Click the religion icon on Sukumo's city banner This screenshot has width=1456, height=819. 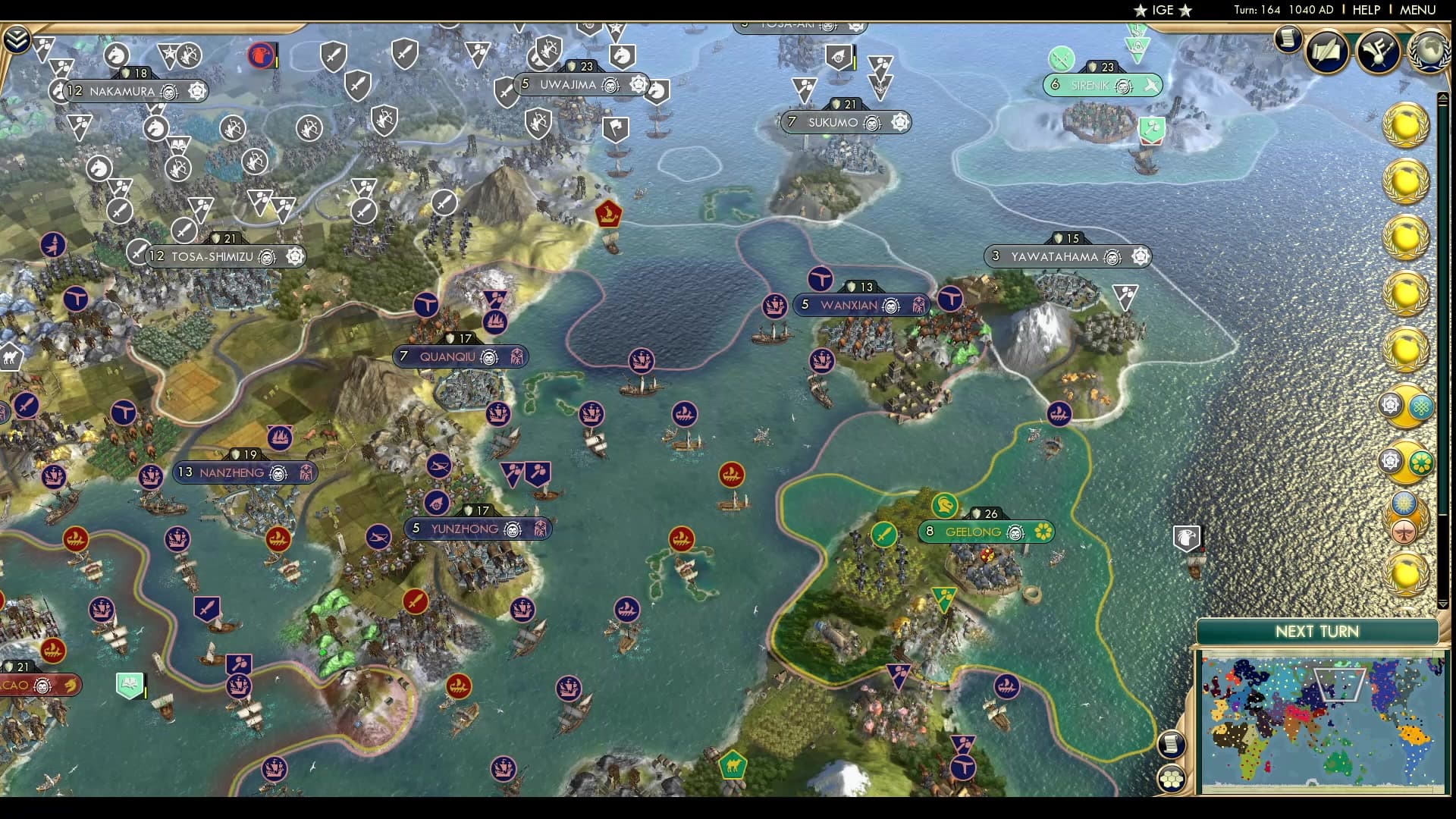pyautogui.click(x=900, y=123)
